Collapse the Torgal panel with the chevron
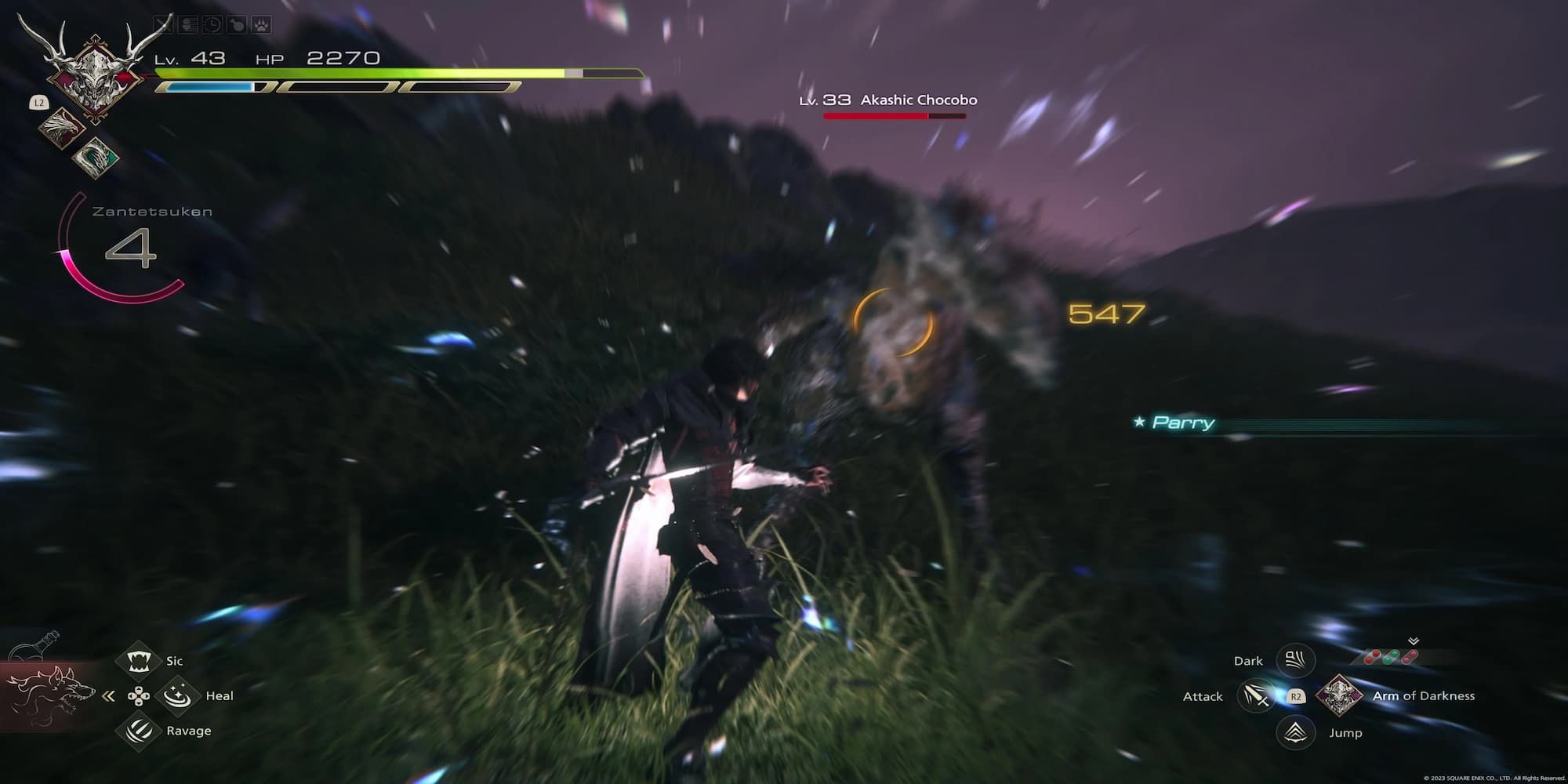The height and width of the screenshot is (784, 1568). pyautogui.click(x=108, y=696)
